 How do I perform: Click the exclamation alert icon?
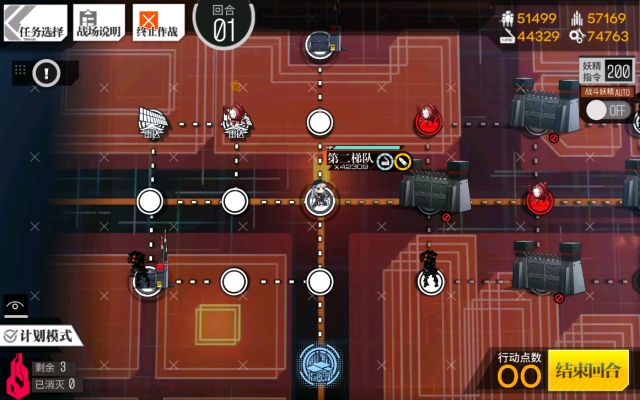click(x=47, y=72)
